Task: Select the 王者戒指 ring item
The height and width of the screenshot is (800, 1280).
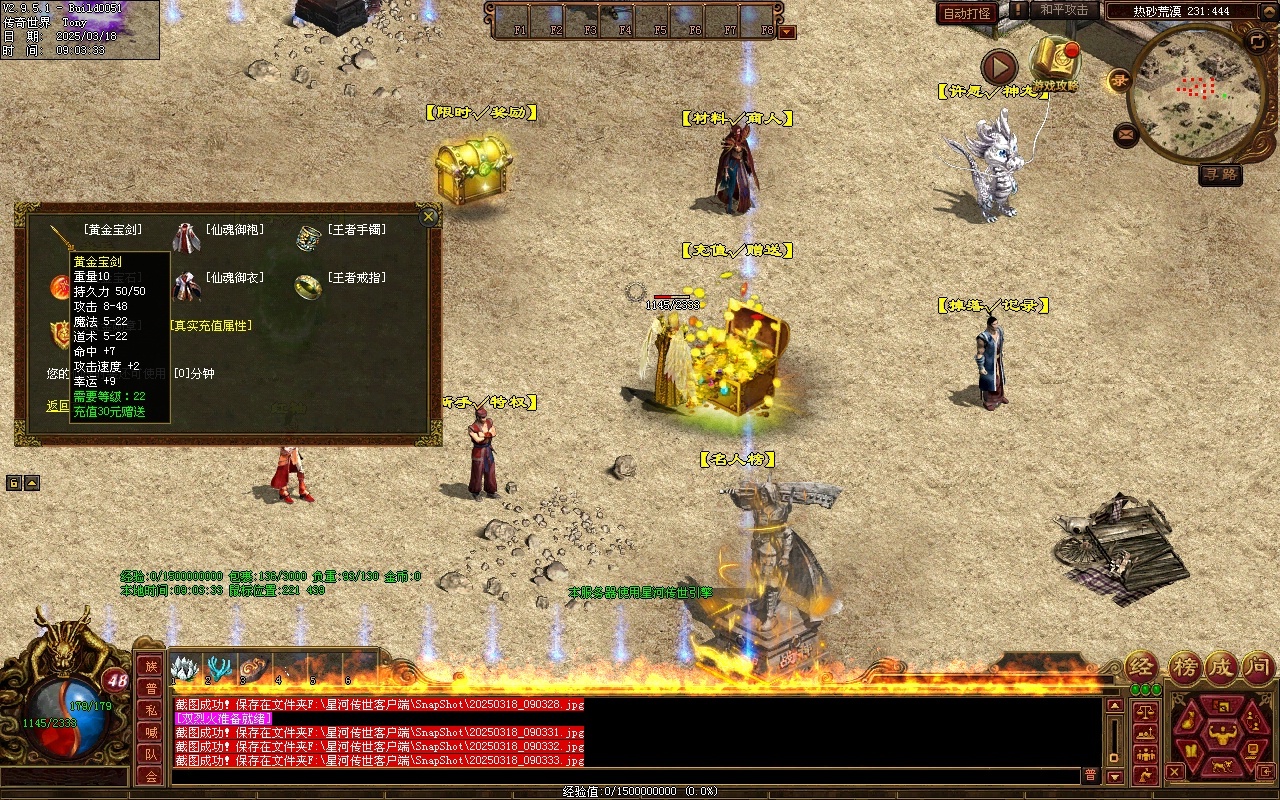Action: (x=308, y=286)
